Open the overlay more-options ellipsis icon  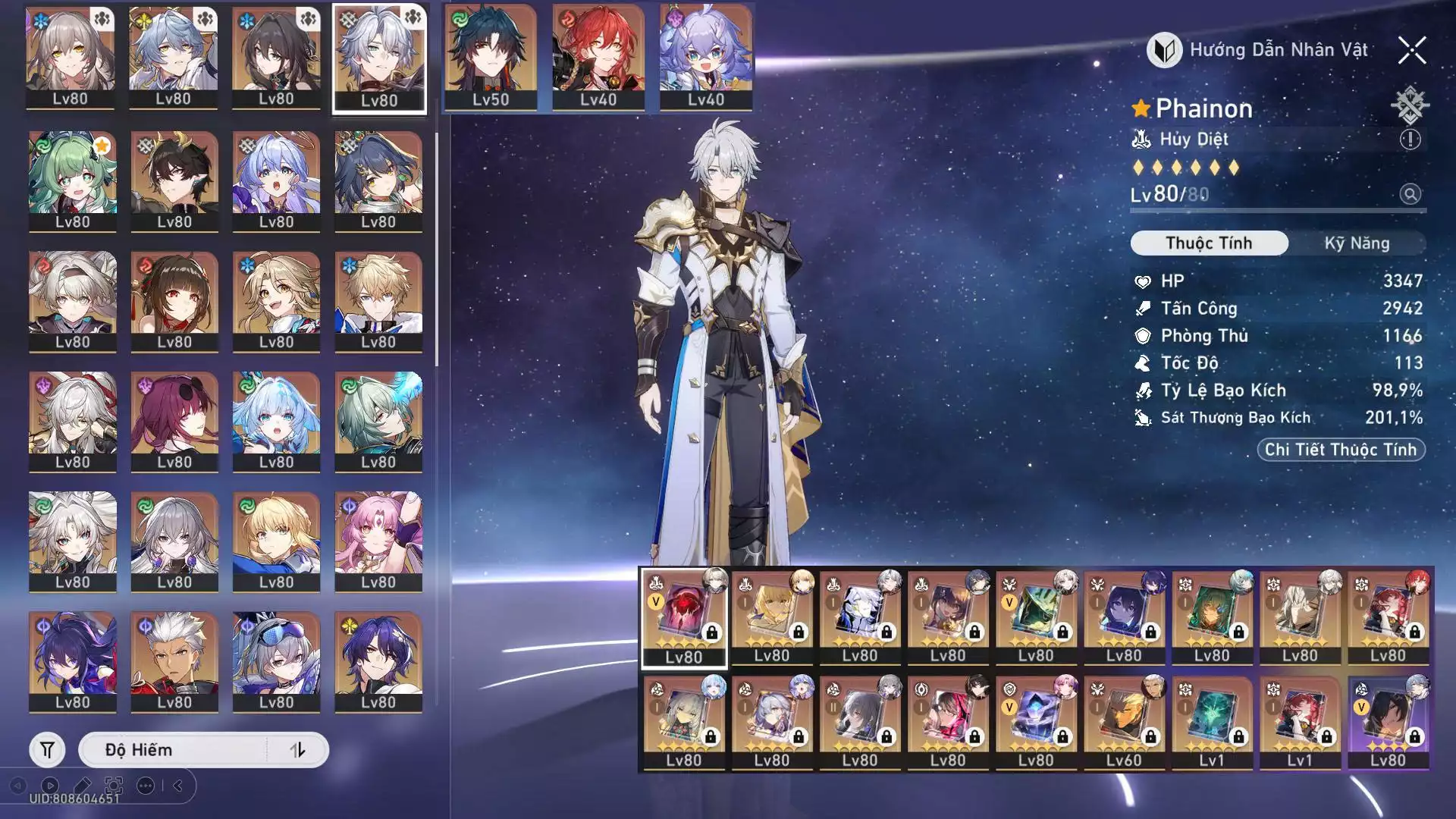[146, 786]
